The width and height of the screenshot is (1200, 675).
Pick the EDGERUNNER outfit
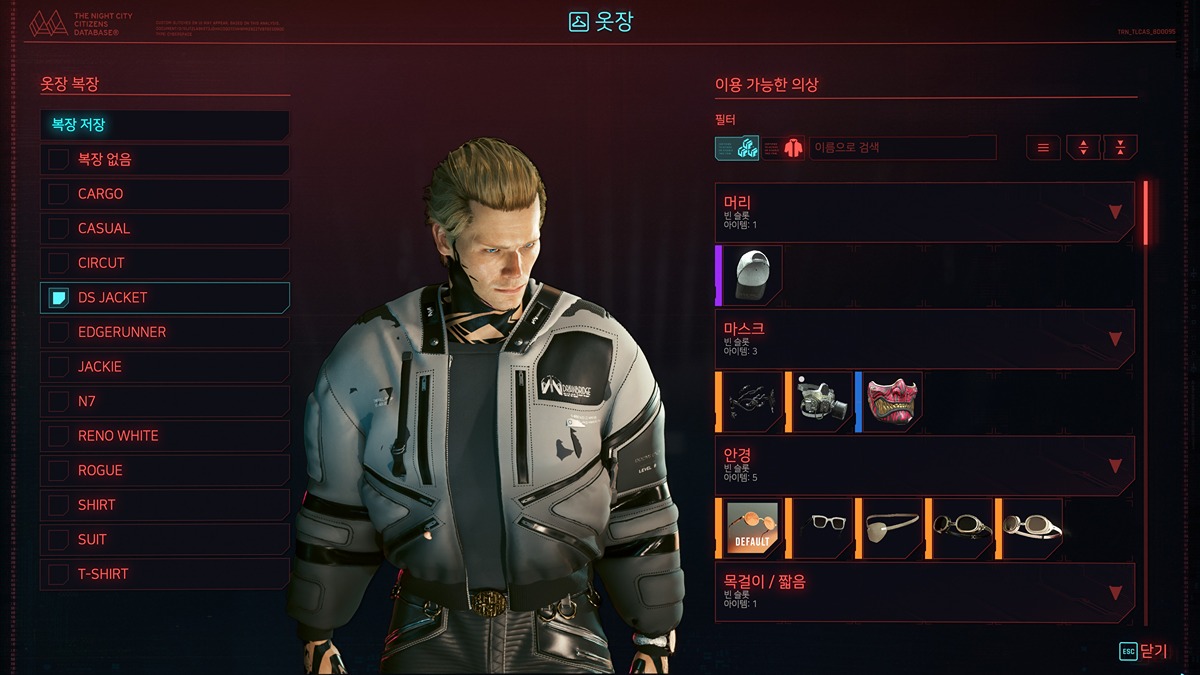tap(165, 332)
